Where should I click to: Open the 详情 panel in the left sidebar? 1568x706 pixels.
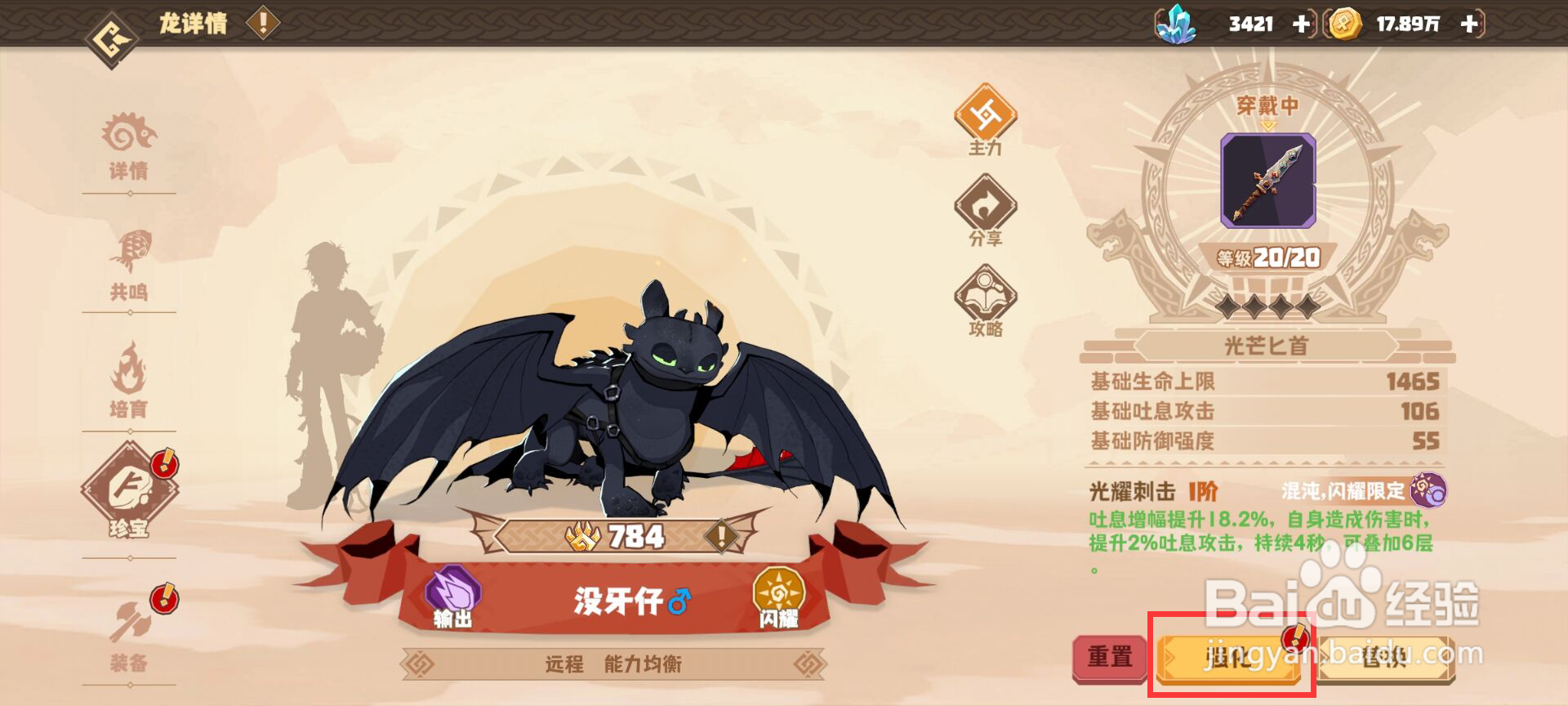(131, 147)
